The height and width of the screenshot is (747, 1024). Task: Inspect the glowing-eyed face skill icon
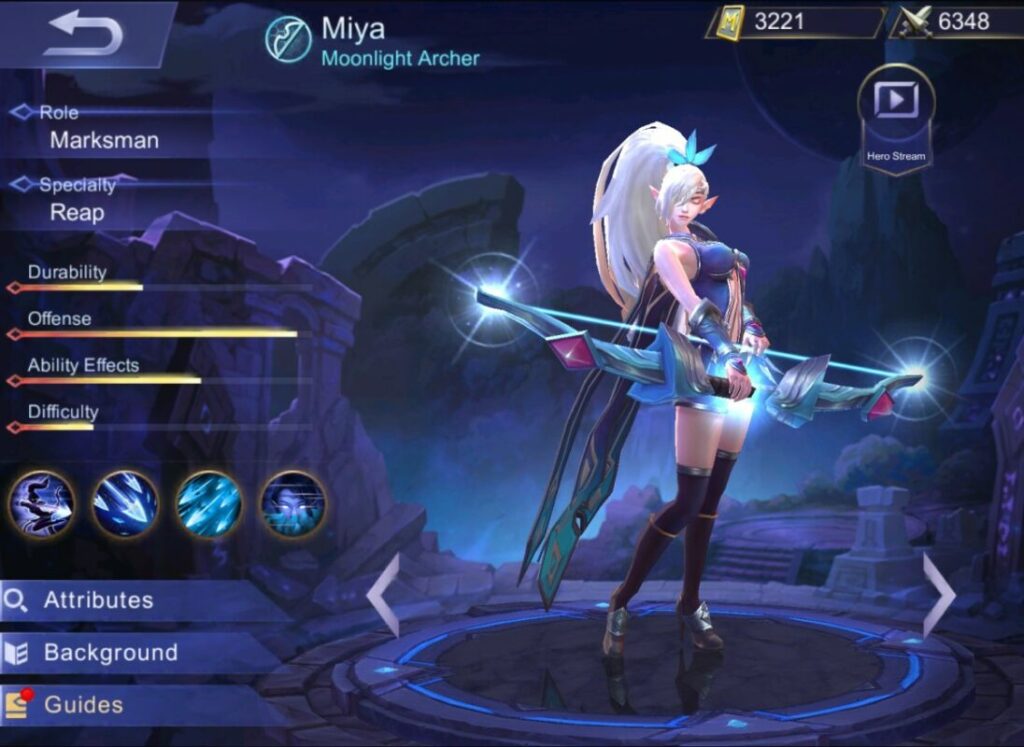tap(293, 504)
